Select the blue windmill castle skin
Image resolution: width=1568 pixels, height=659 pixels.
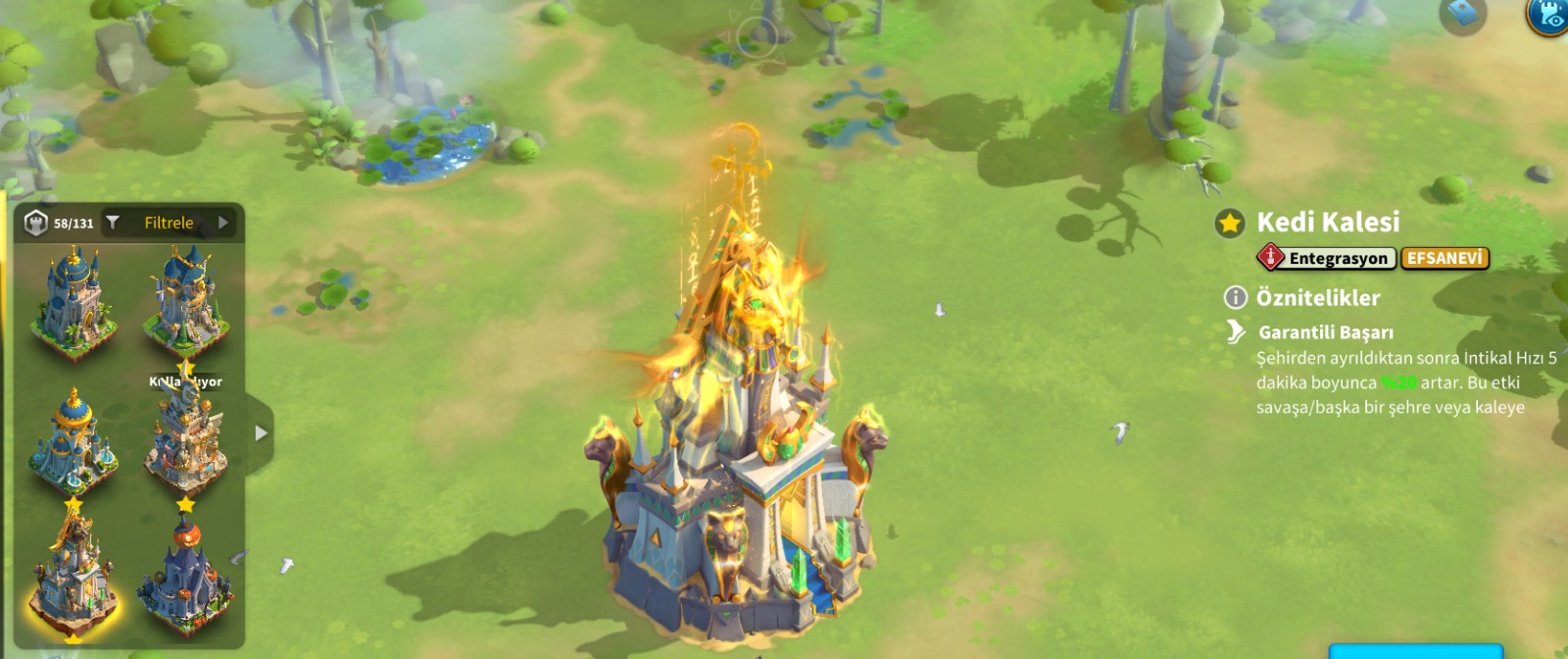185,300
